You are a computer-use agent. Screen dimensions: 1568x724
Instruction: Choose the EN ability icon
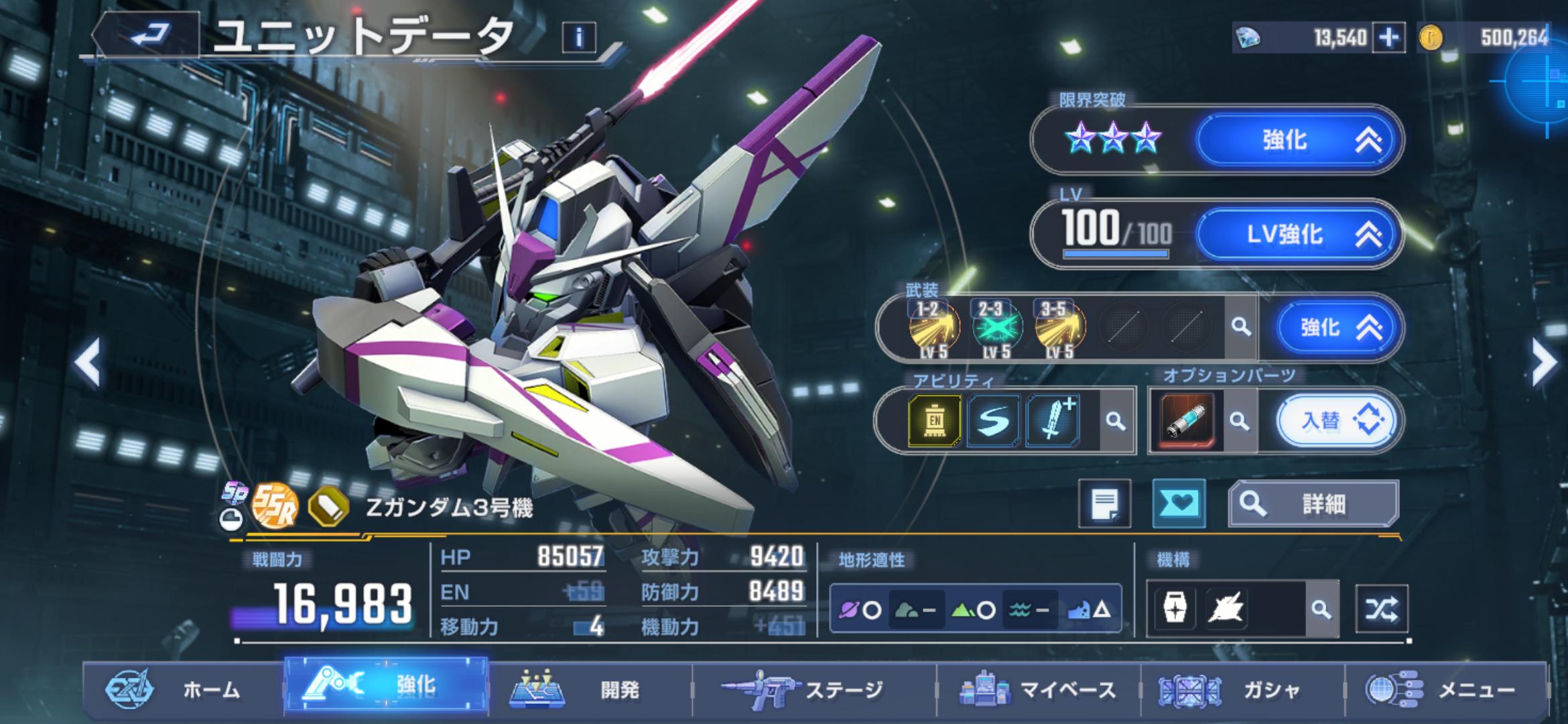click(935, 421)
